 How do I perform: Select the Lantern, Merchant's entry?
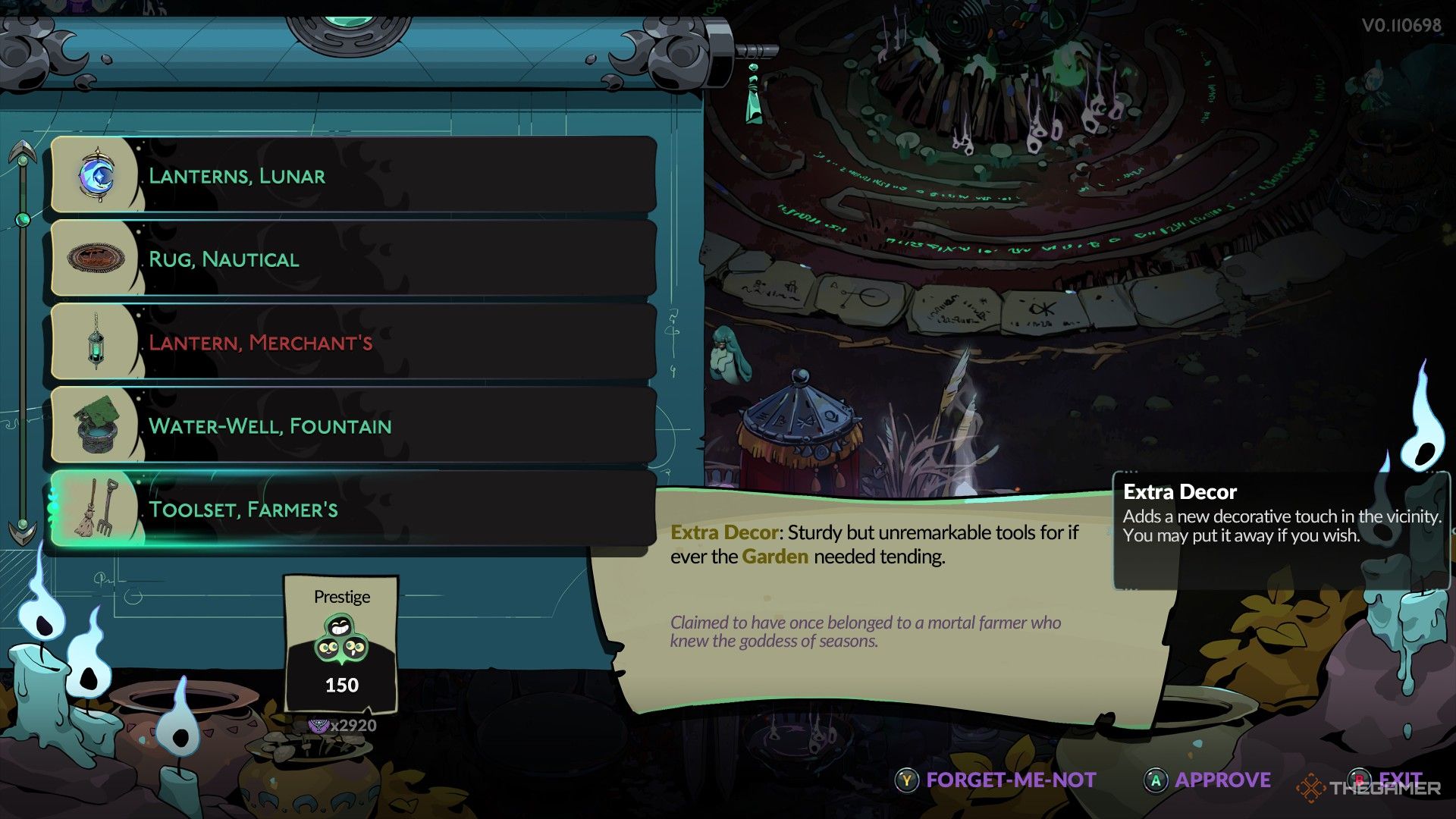click(353, 342)
